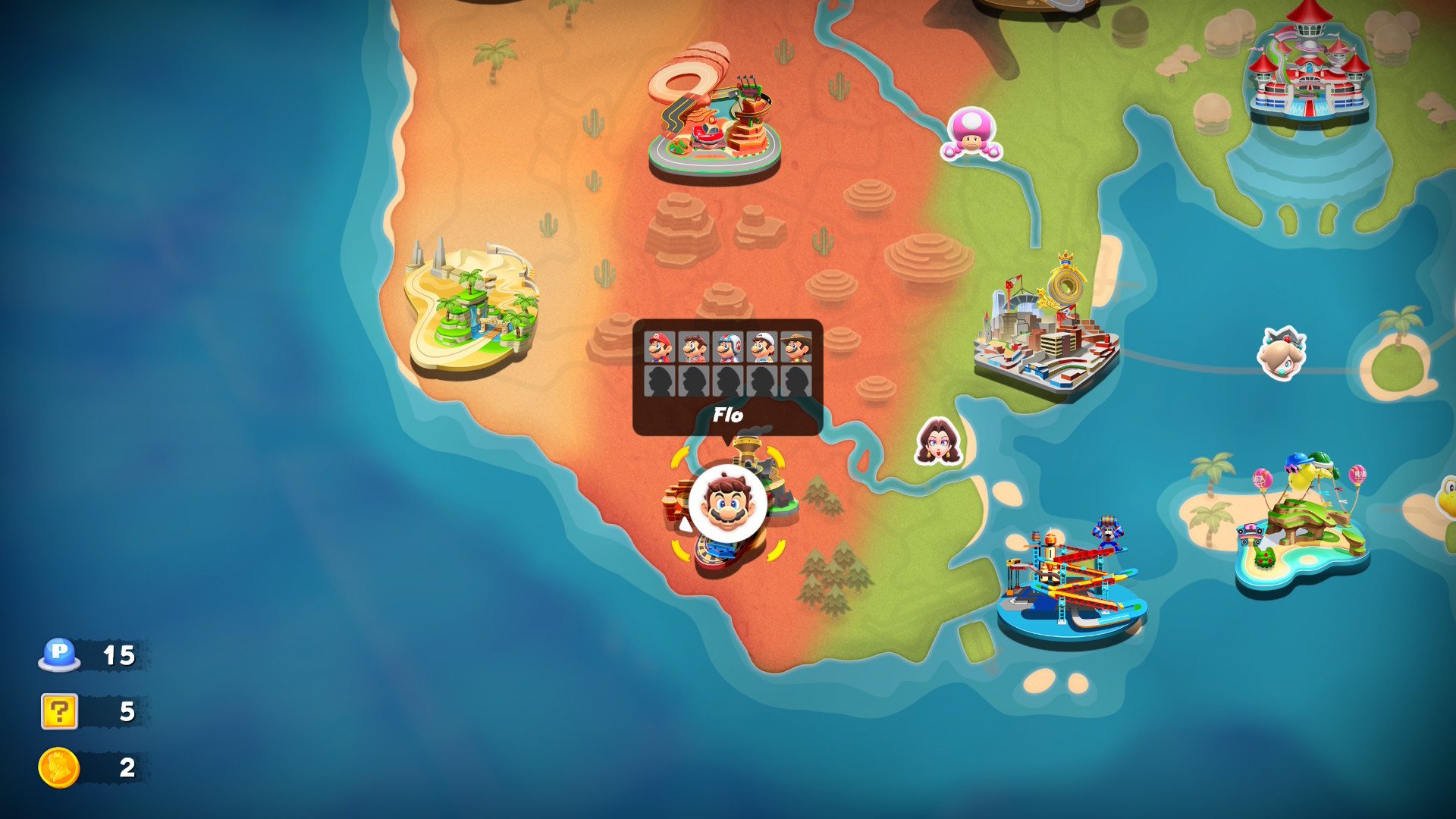Select Mario's red cap outfit tile
Screen dimensions: 1456x819
point(659,347)
